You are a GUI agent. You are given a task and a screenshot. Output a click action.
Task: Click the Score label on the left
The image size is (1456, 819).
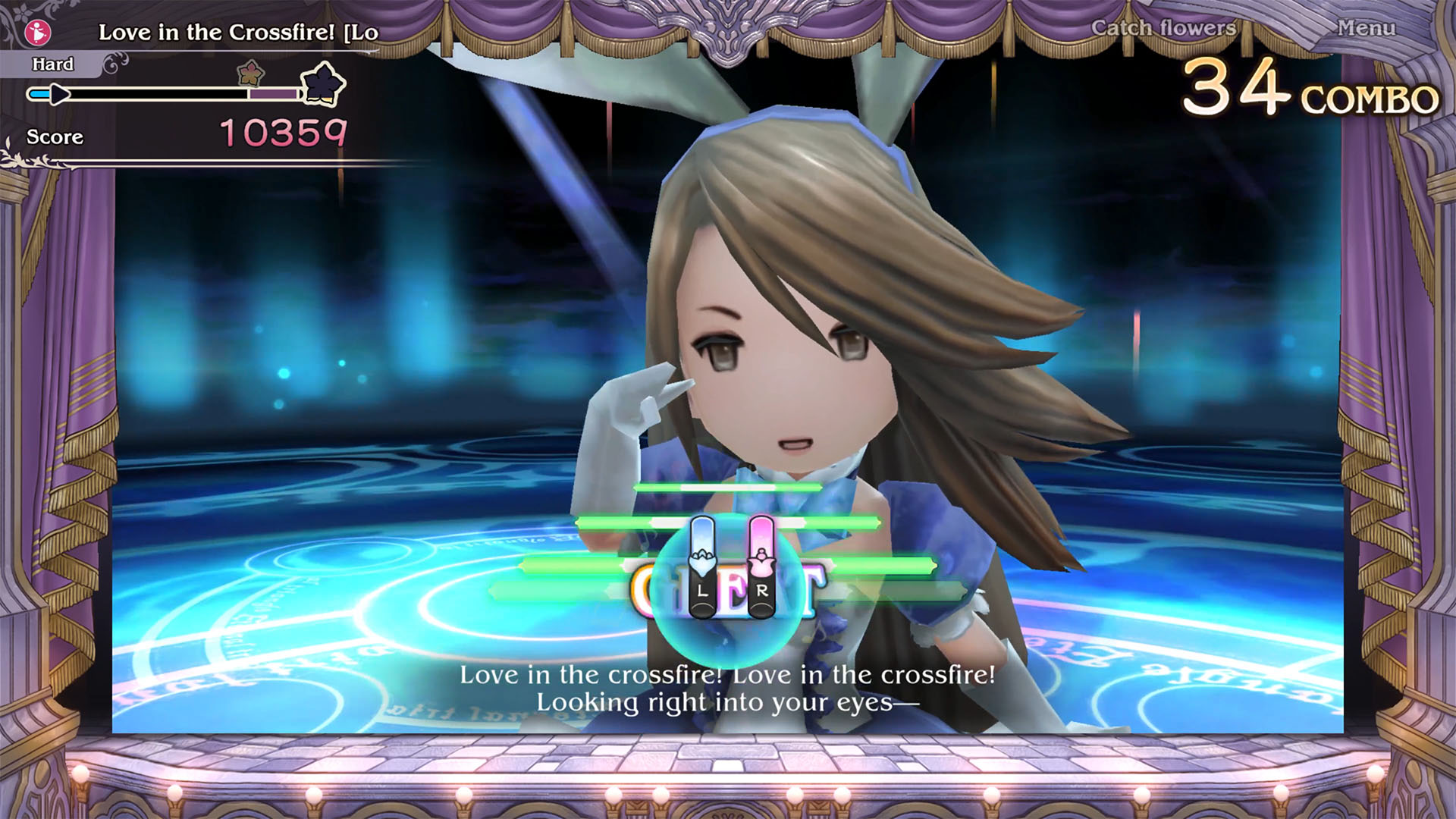(54, 137)
